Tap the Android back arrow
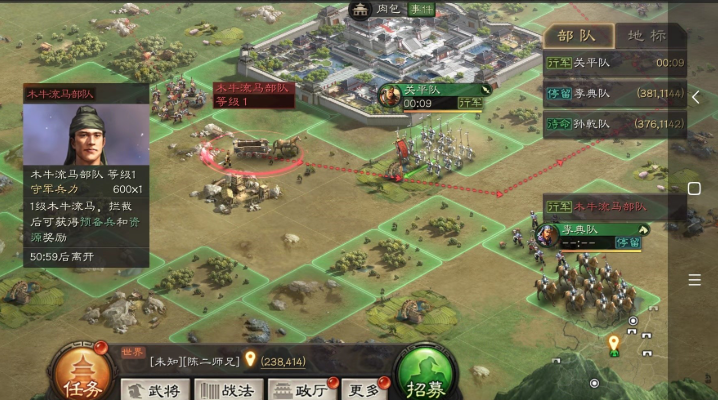This screenshot has width=718, height=400. (695, 97)
